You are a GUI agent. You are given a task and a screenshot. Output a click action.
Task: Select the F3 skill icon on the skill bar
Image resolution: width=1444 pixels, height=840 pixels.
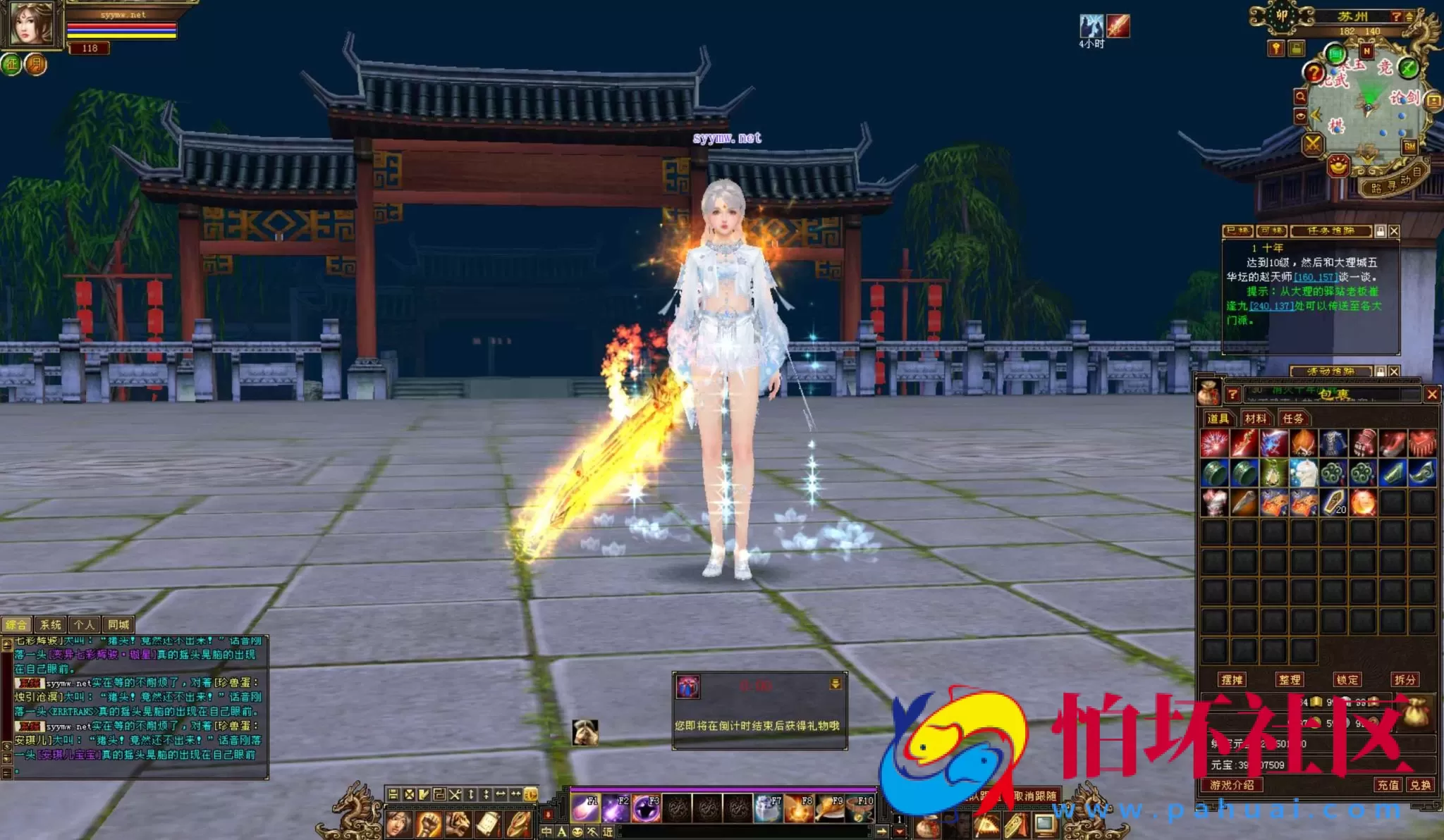[x=646, y=809]
